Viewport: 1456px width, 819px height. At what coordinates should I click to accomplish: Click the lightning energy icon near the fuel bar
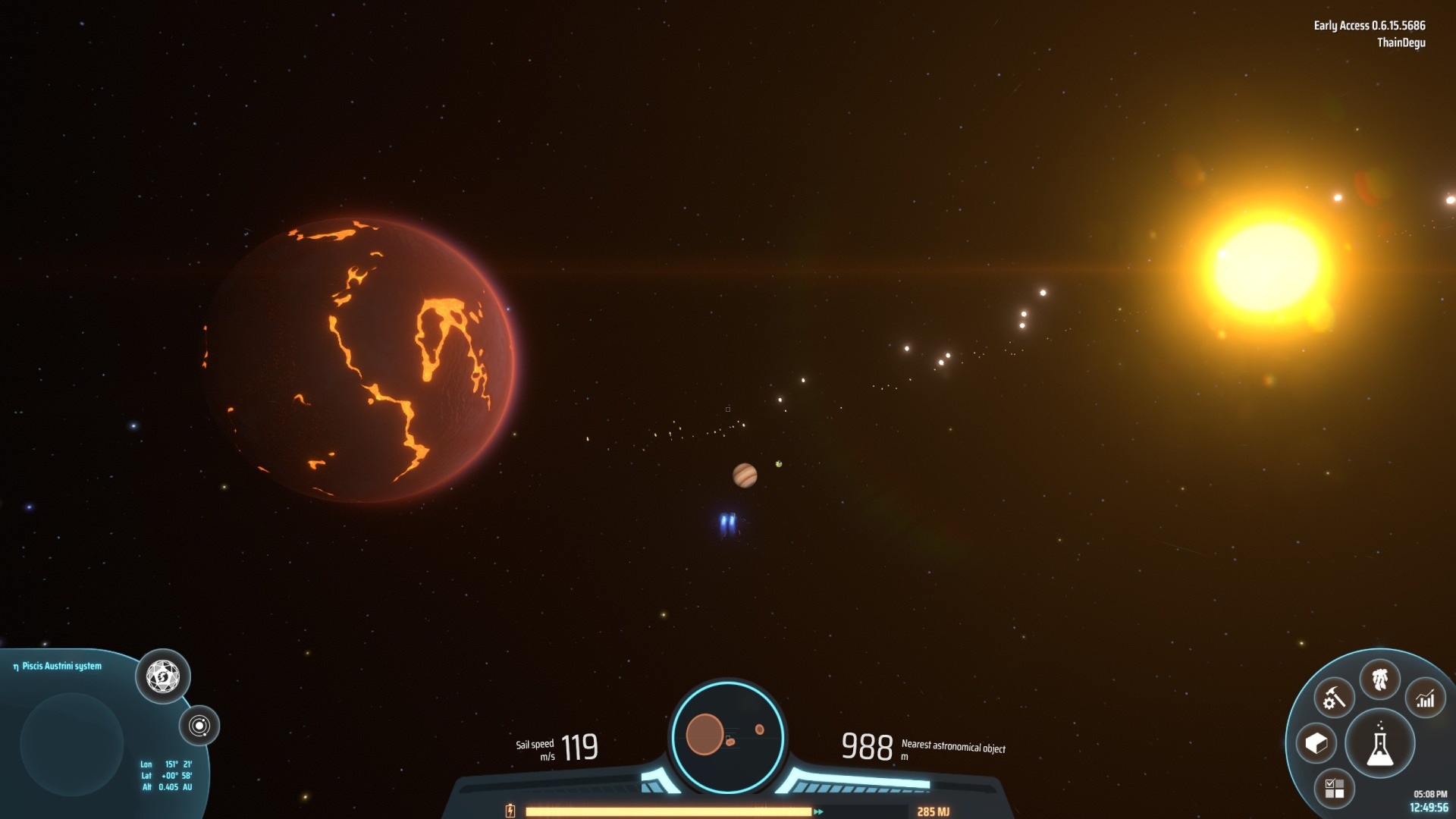pos(510,811)
